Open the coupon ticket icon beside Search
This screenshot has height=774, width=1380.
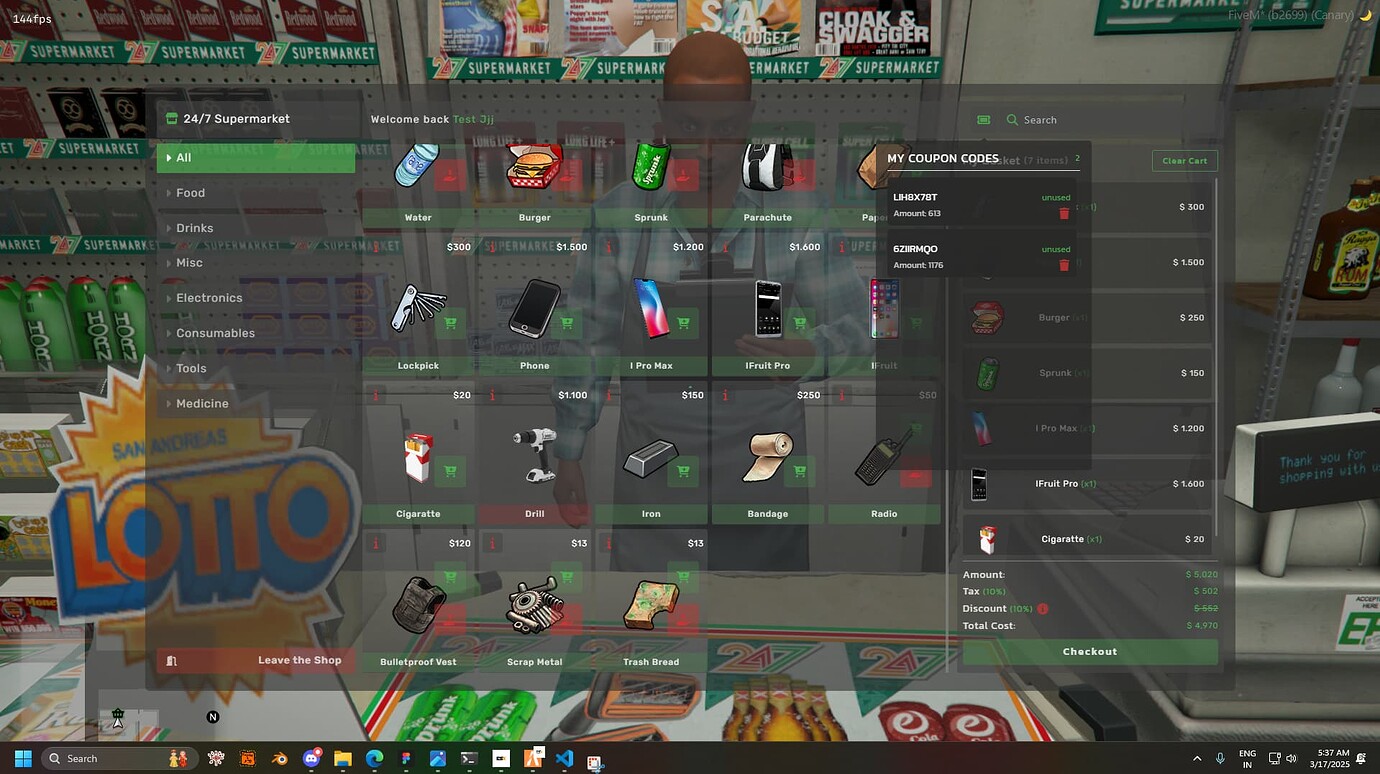[983, 119]
